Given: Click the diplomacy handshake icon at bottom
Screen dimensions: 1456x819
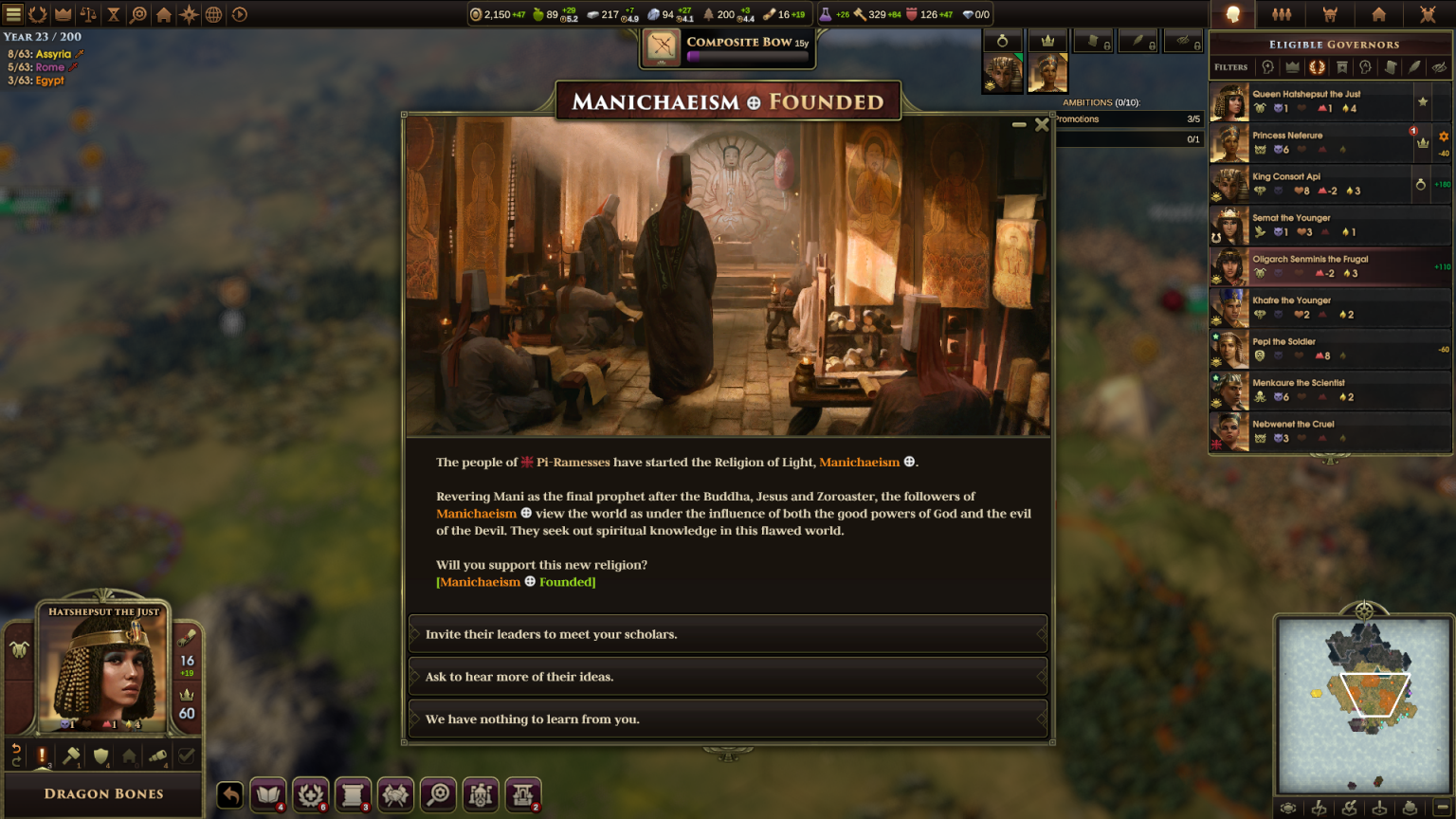Looking at the screenshot, I should tap(395, 795).
